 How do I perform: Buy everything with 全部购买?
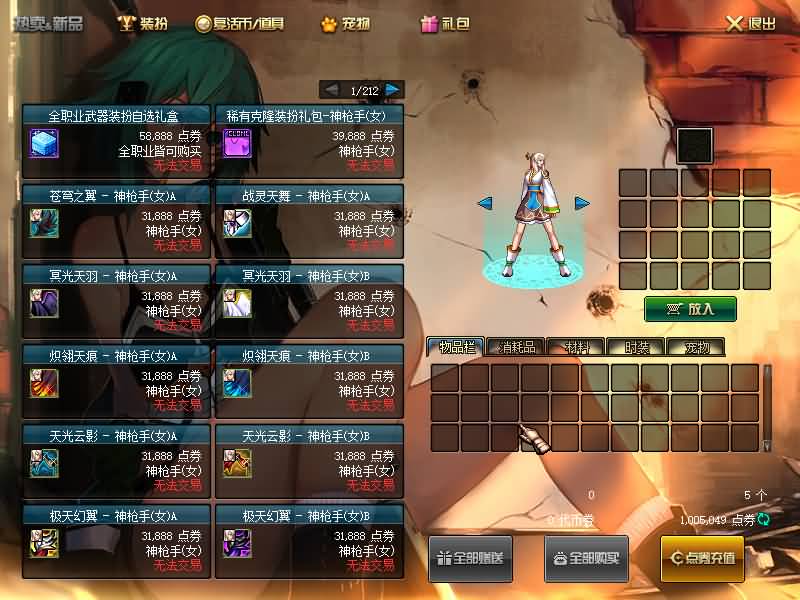pos(586,557)
